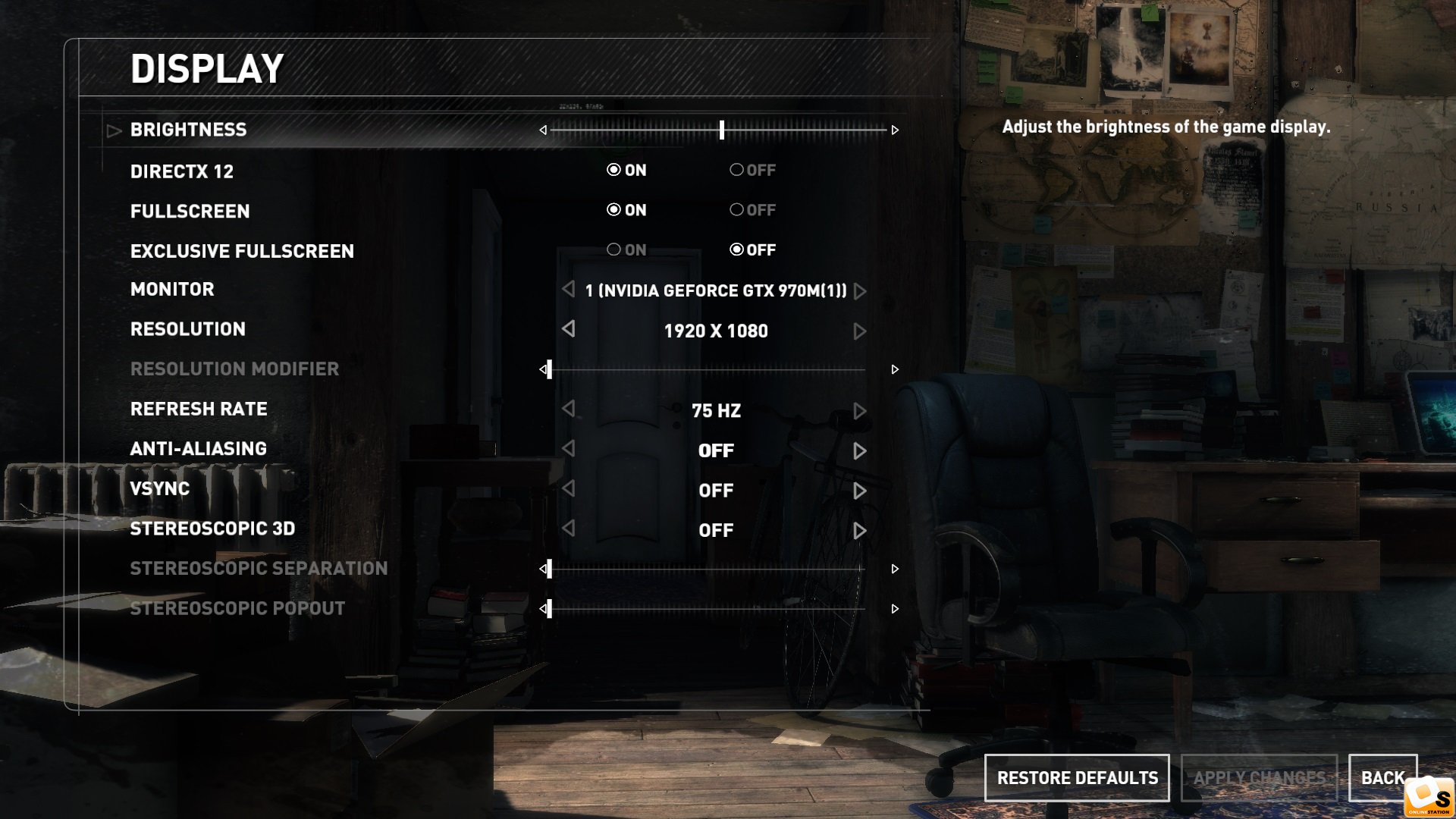Decrease brightness with the left arrow
This screenshot has width=1456, height=819.
click(x=543, y=130)
